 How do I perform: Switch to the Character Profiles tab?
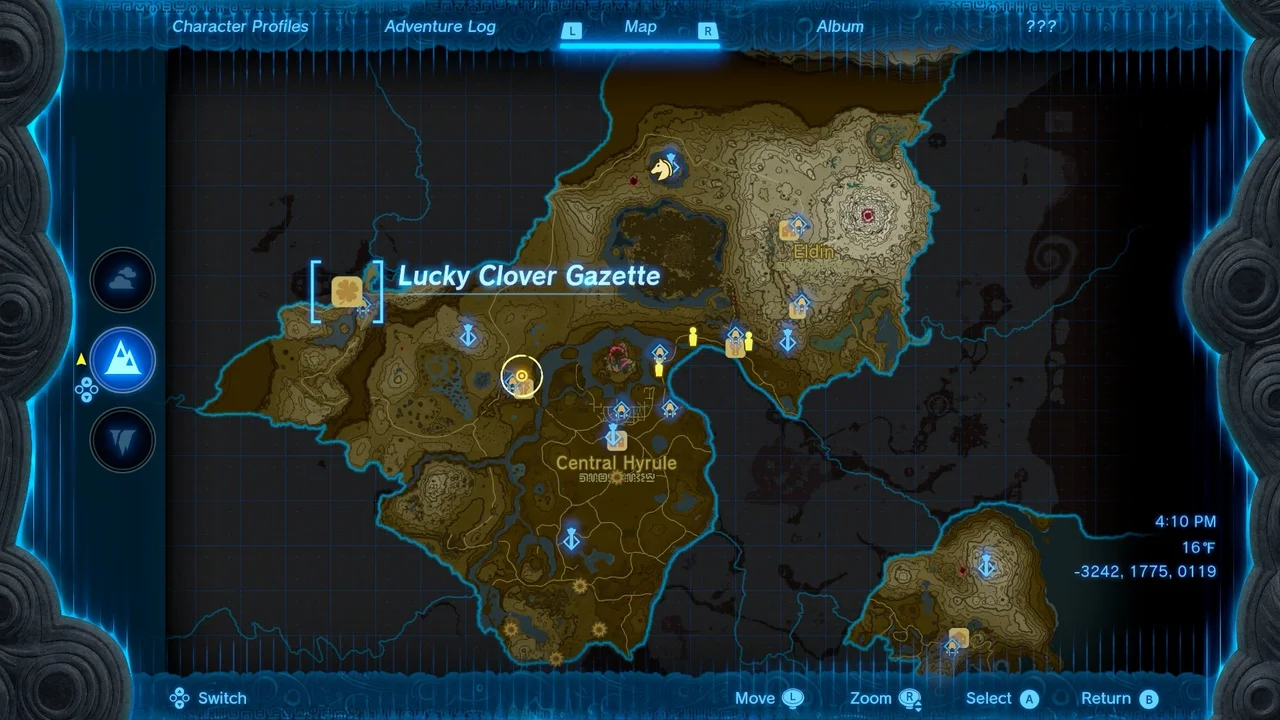(240, 26)
